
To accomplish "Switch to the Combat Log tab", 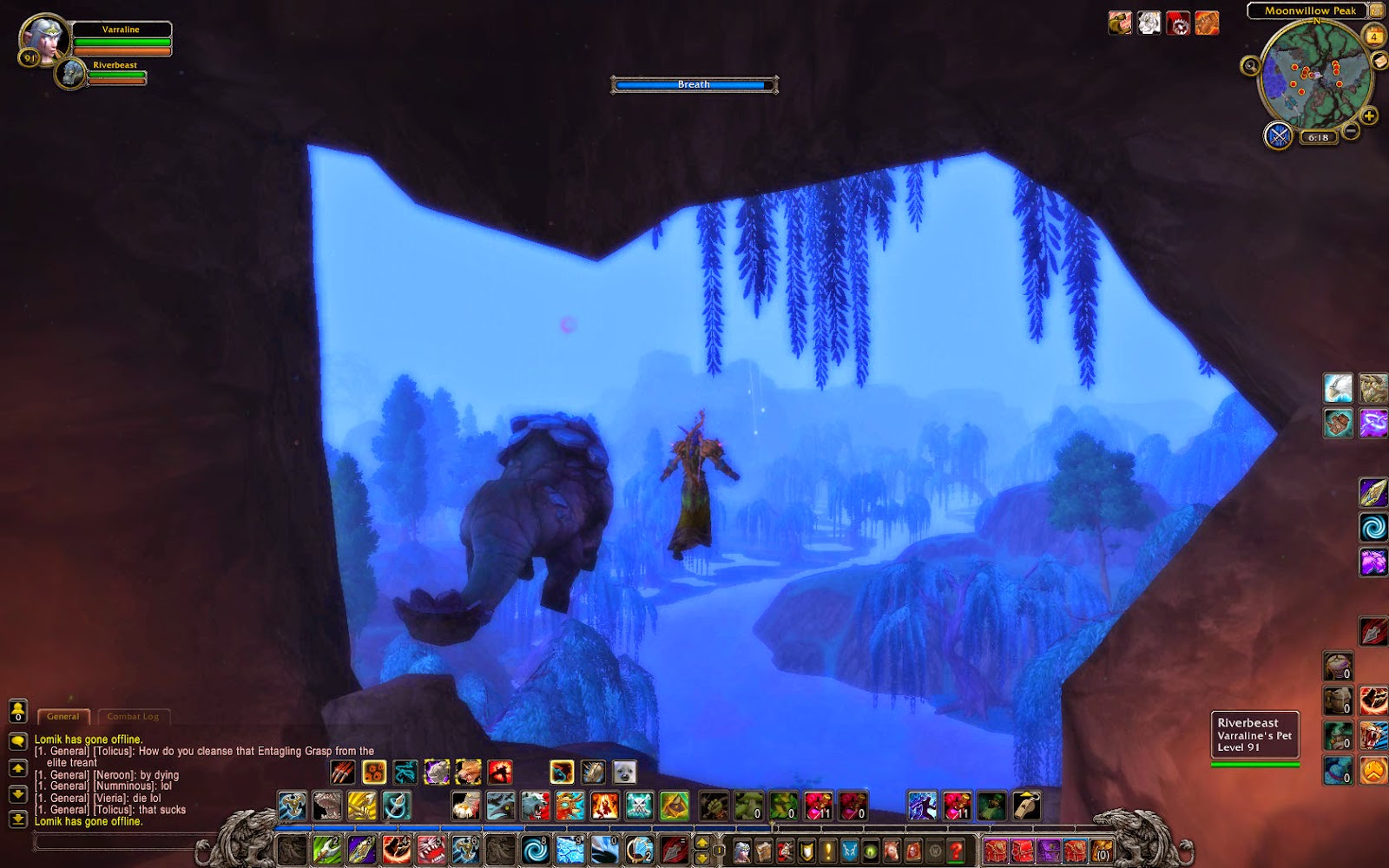I will [x=133, y=716].
